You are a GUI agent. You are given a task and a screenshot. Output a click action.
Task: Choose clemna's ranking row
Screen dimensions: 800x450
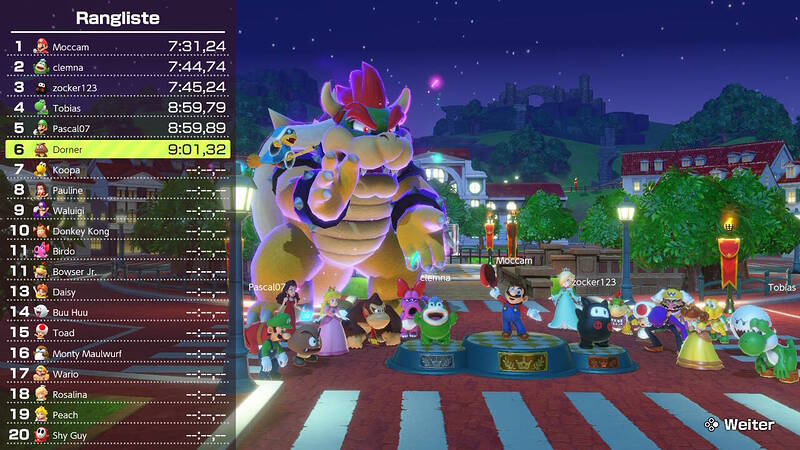tap(118, 66)
